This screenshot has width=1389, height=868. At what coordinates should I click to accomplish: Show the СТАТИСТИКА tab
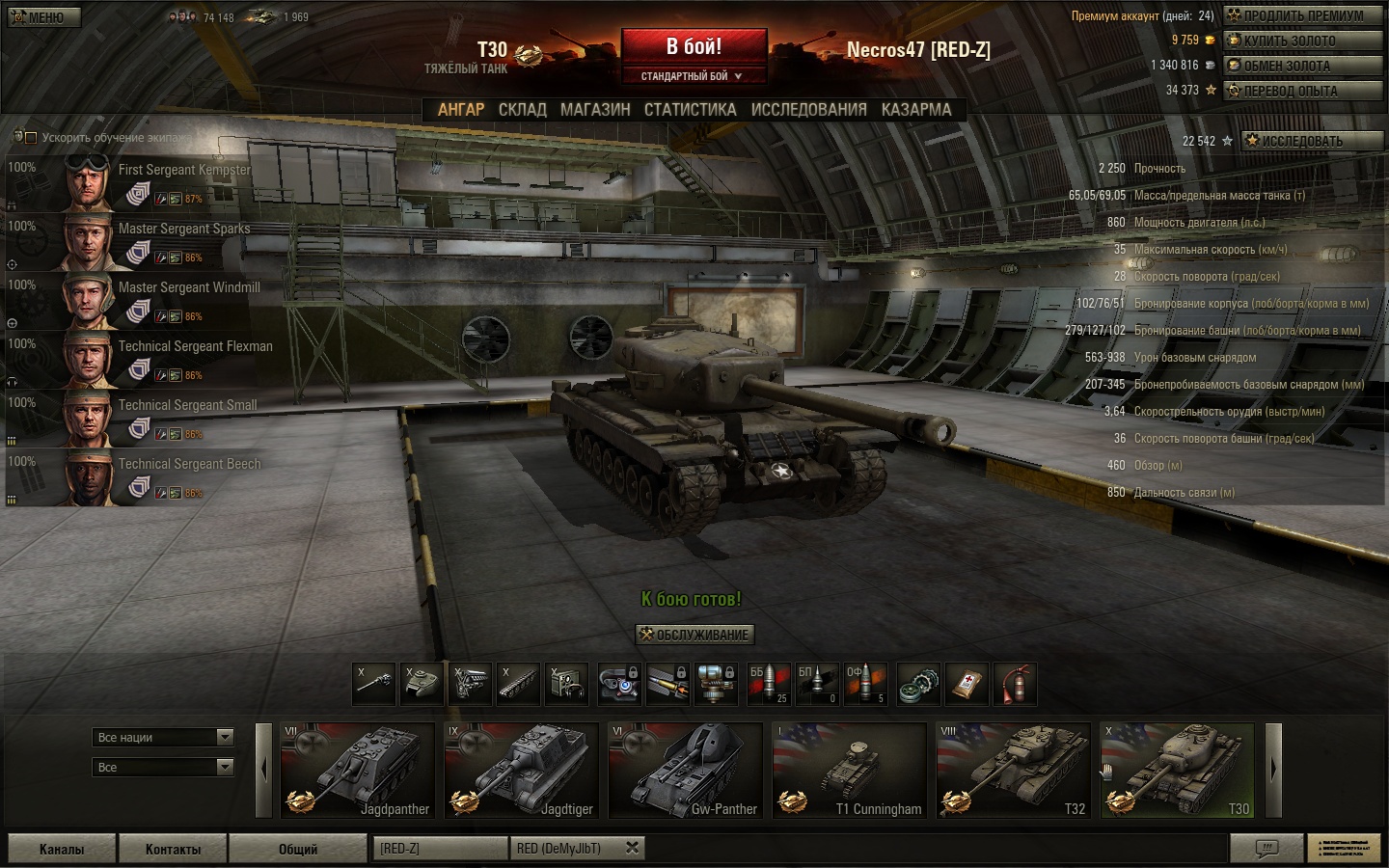click(x=690, y=110)
